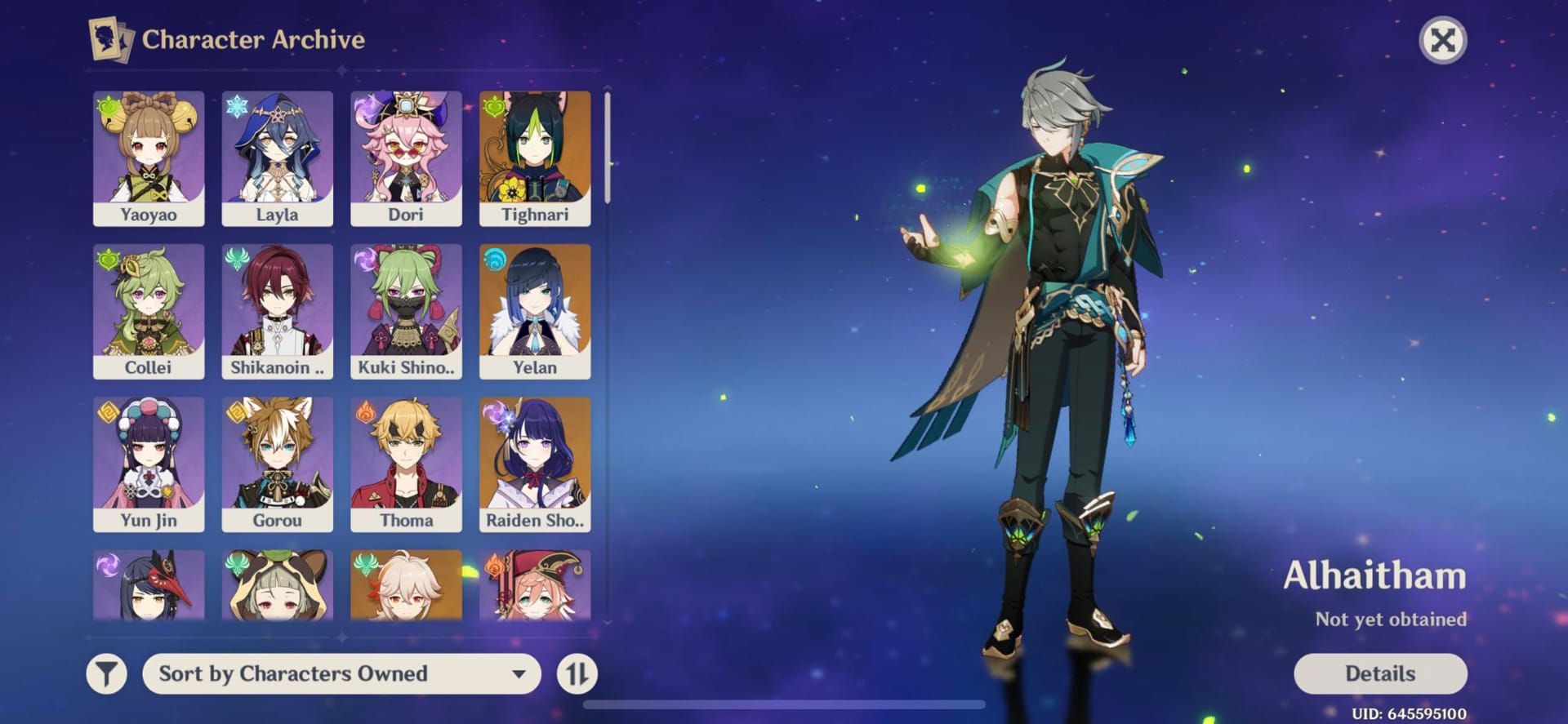This screenshot has height=724, width=1568.
Task: Open the Sort by Characters Owned dropdown
Action: (x=341, y=673)
